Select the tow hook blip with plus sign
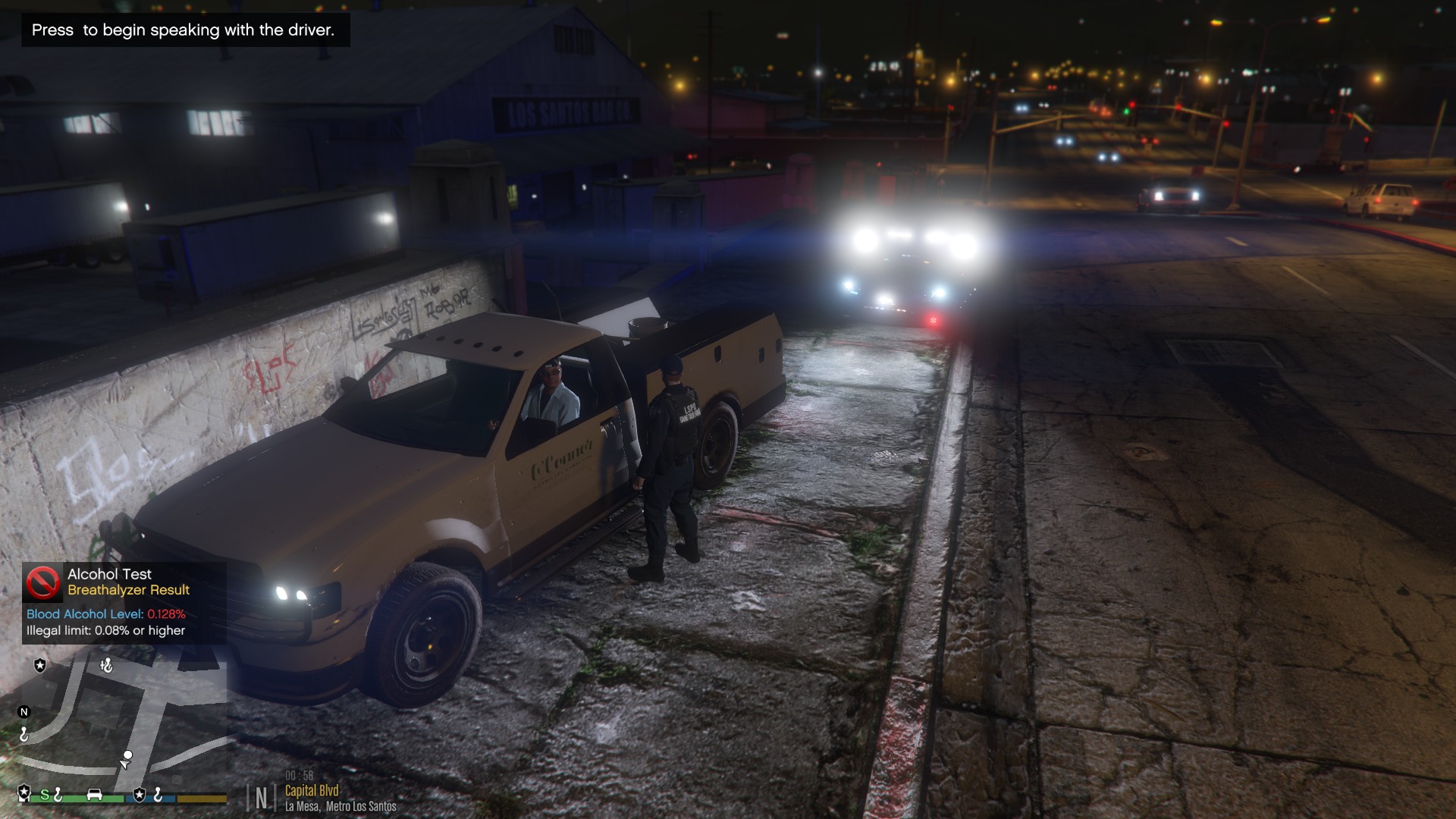 pyautogui.click(x=107, y=666)
